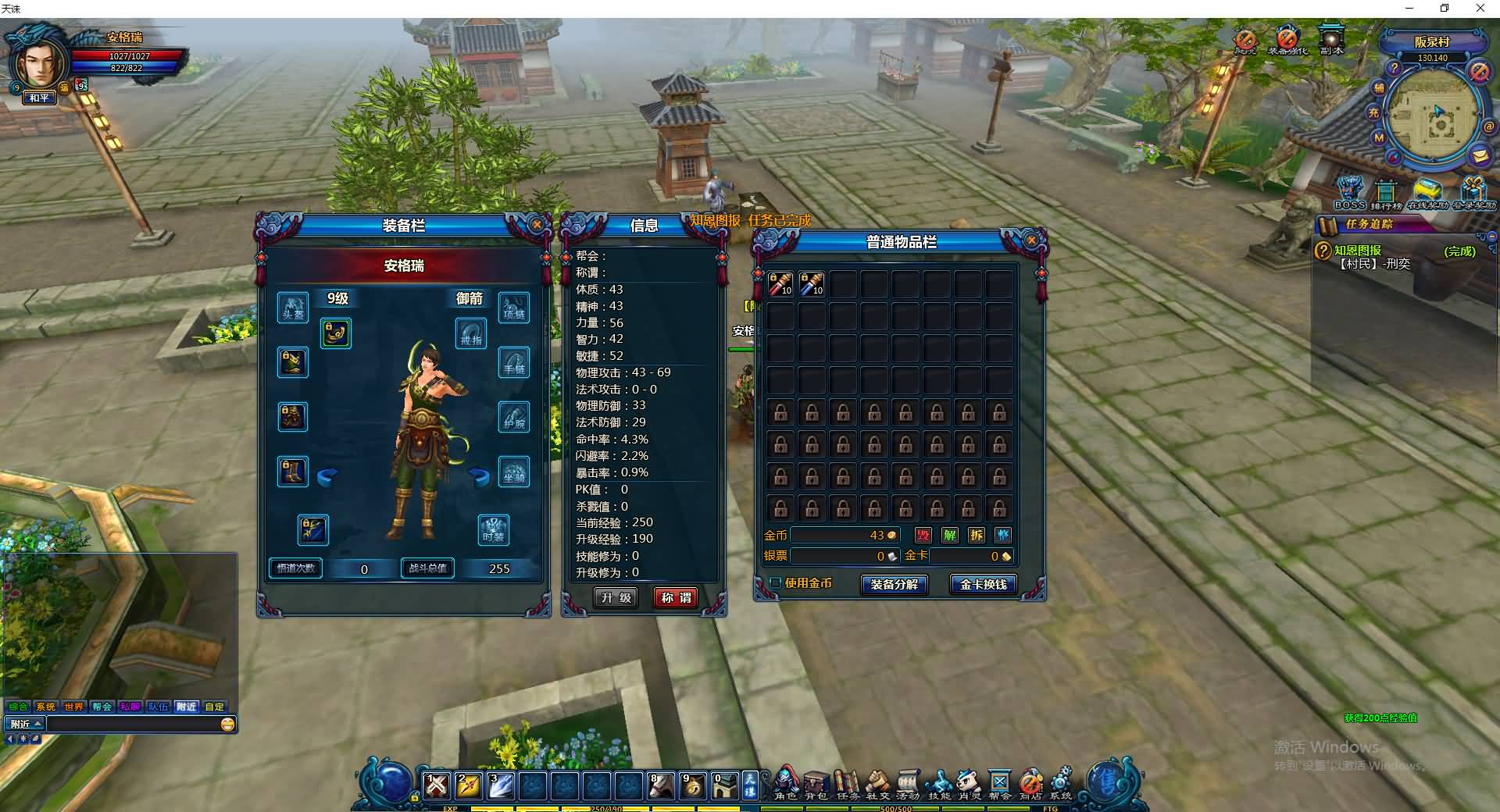Choose the 装备分解 equipment dismantle button
Screen dimensions: 1500x812
tap(894, 584)
